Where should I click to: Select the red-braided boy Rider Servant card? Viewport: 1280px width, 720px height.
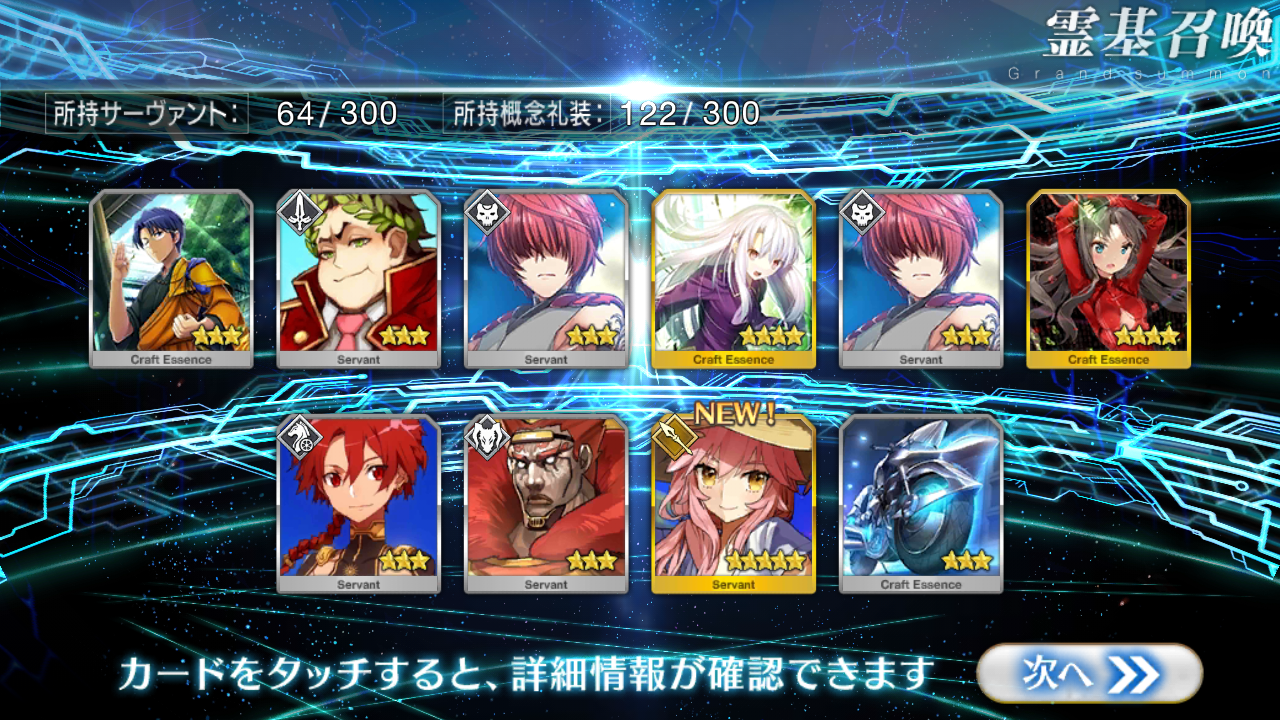(x=358, y=503)
